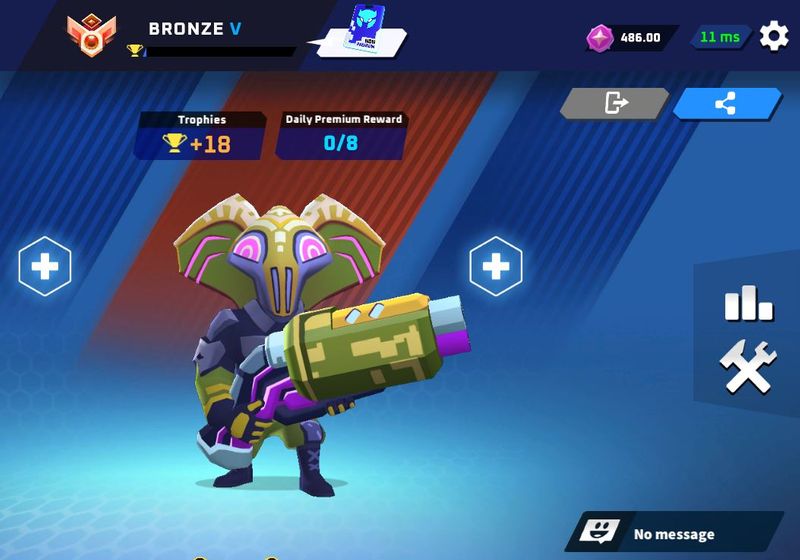The image size is (800, 560).
Task: Click the blue share button
Action: point(727,103)
